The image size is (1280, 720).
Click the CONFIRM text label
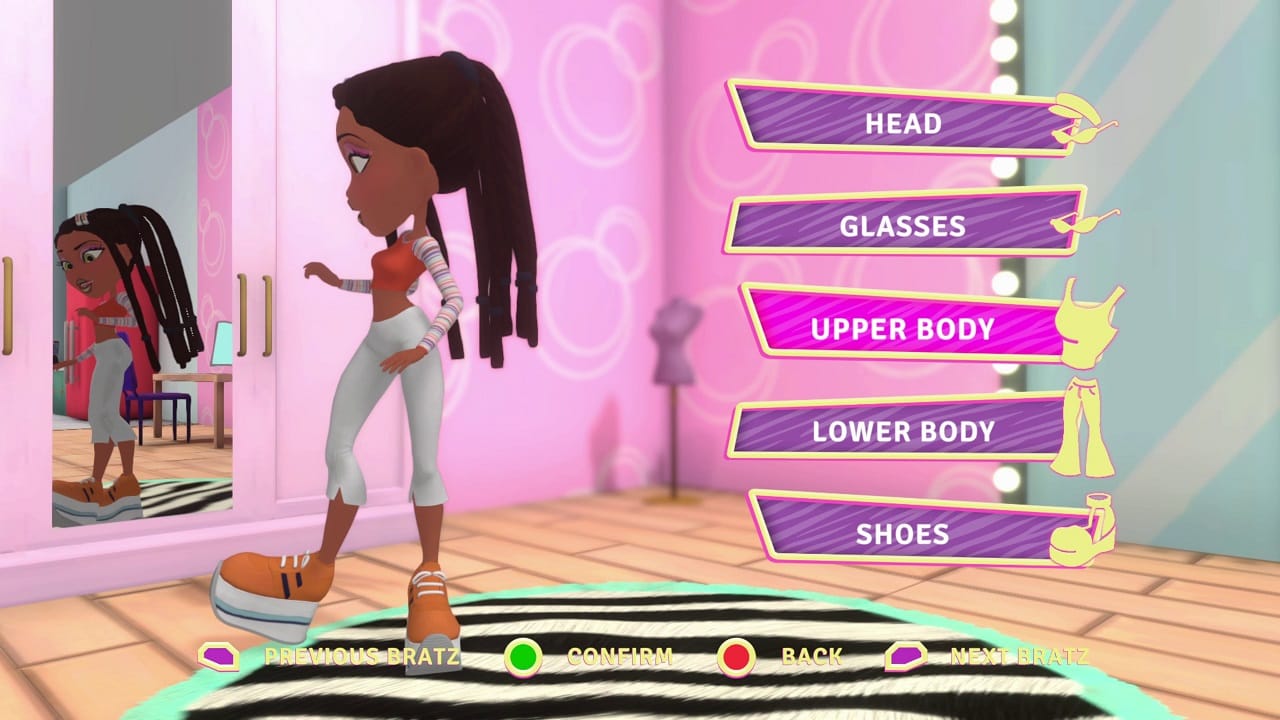618,657
